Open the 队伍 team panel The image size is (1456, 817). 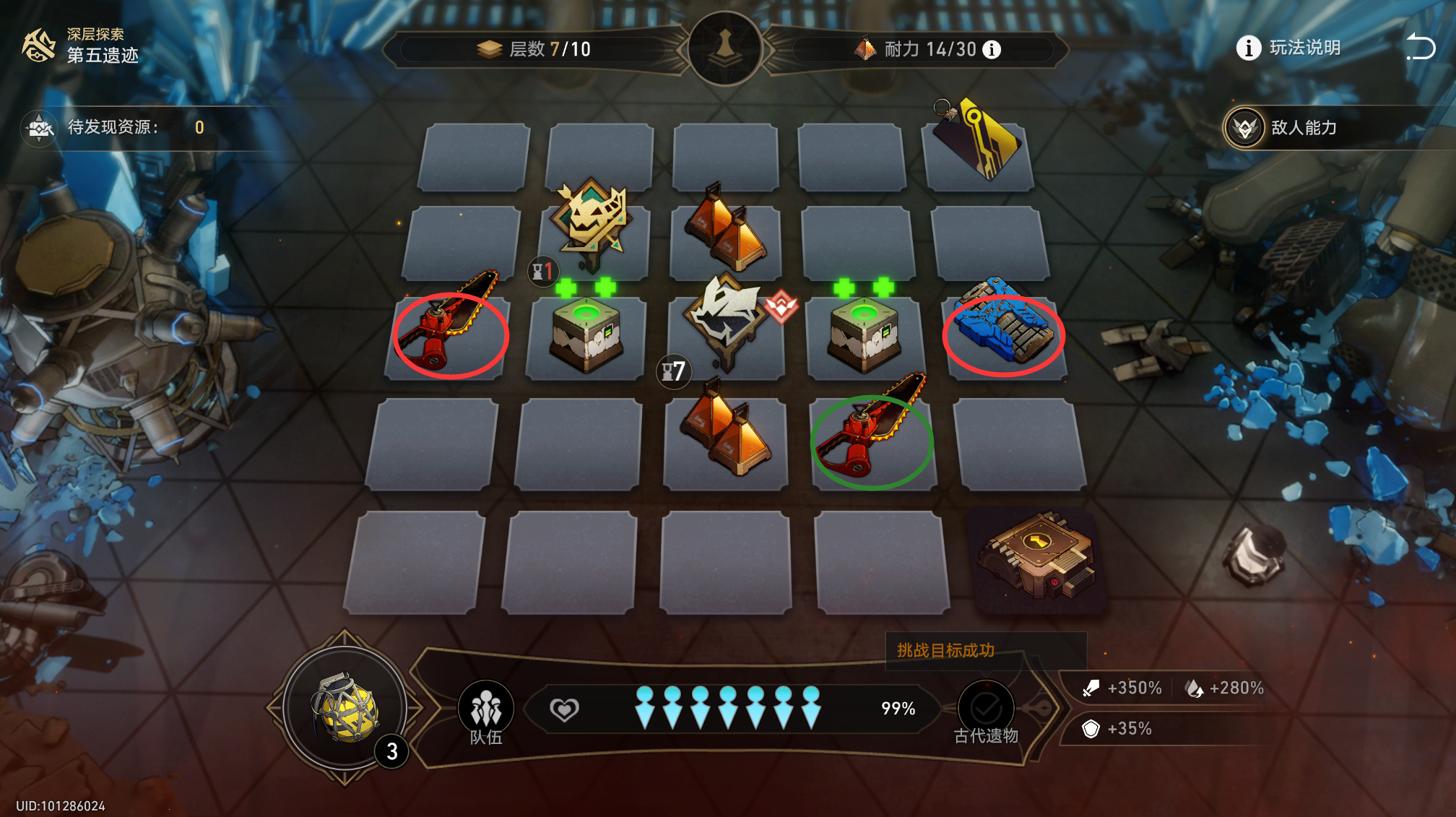pos(486,712)
